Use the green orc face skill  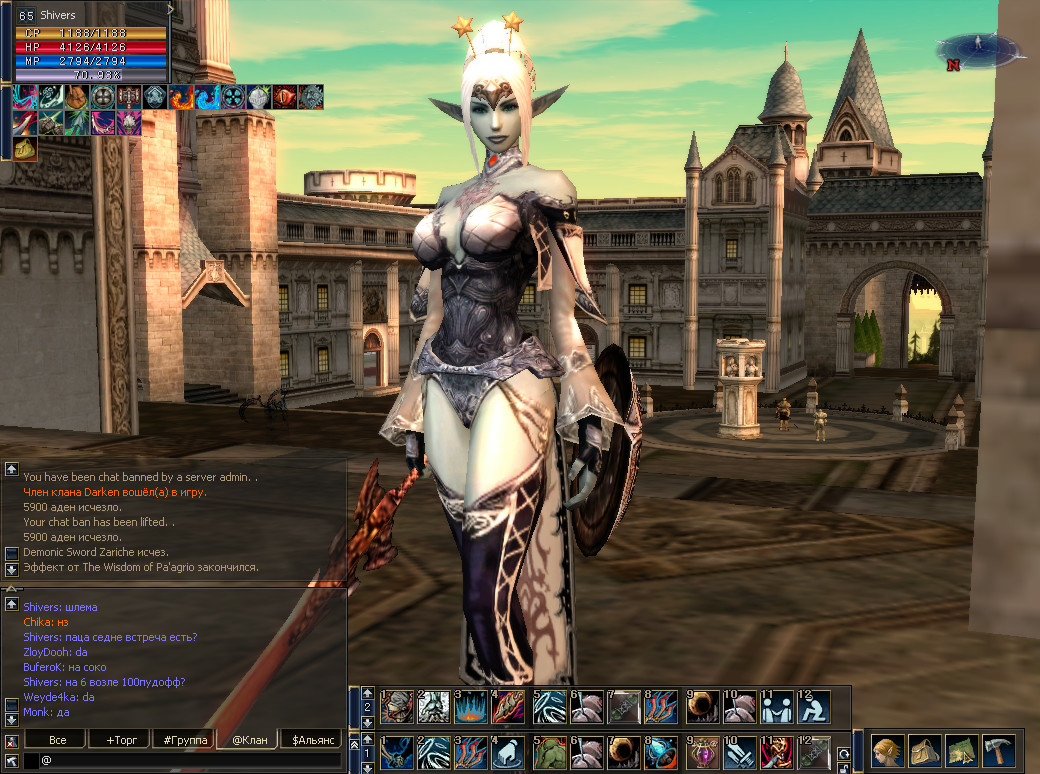(x=548, y=752)
